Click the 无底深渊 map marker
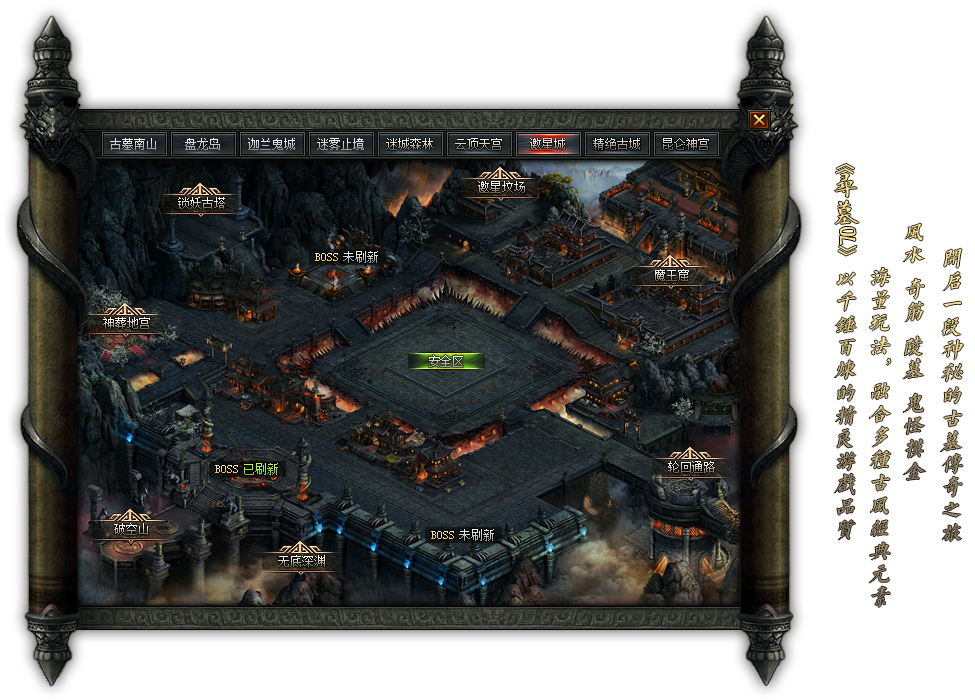This screenshot has height=700, width=975. point(296,561)
